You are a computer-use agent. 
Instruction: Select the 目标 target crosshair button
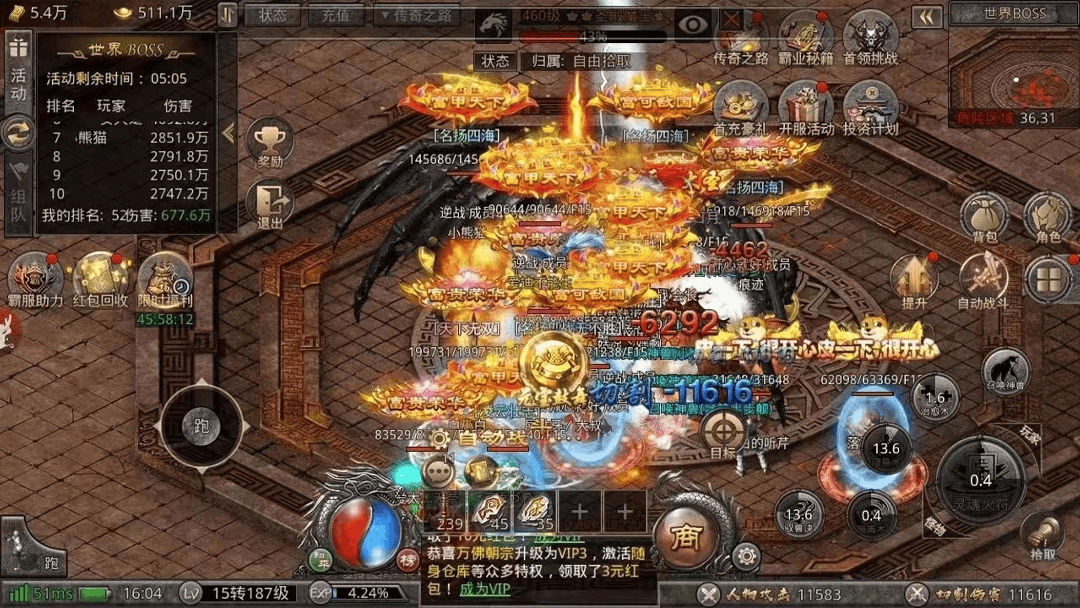[x=724, y=433]
